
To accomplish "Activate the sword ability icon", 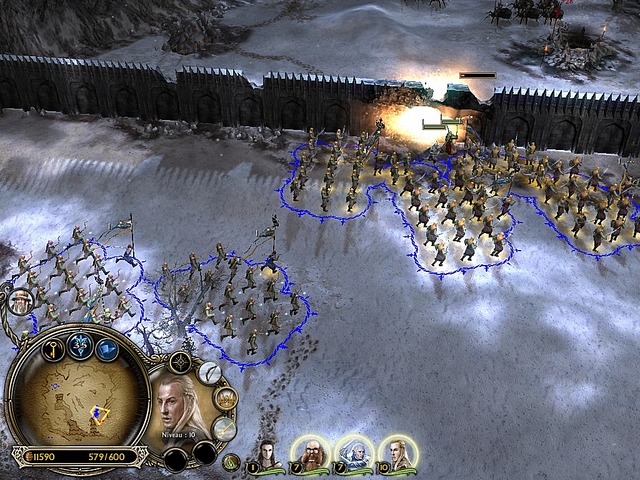I will [224, 428].
